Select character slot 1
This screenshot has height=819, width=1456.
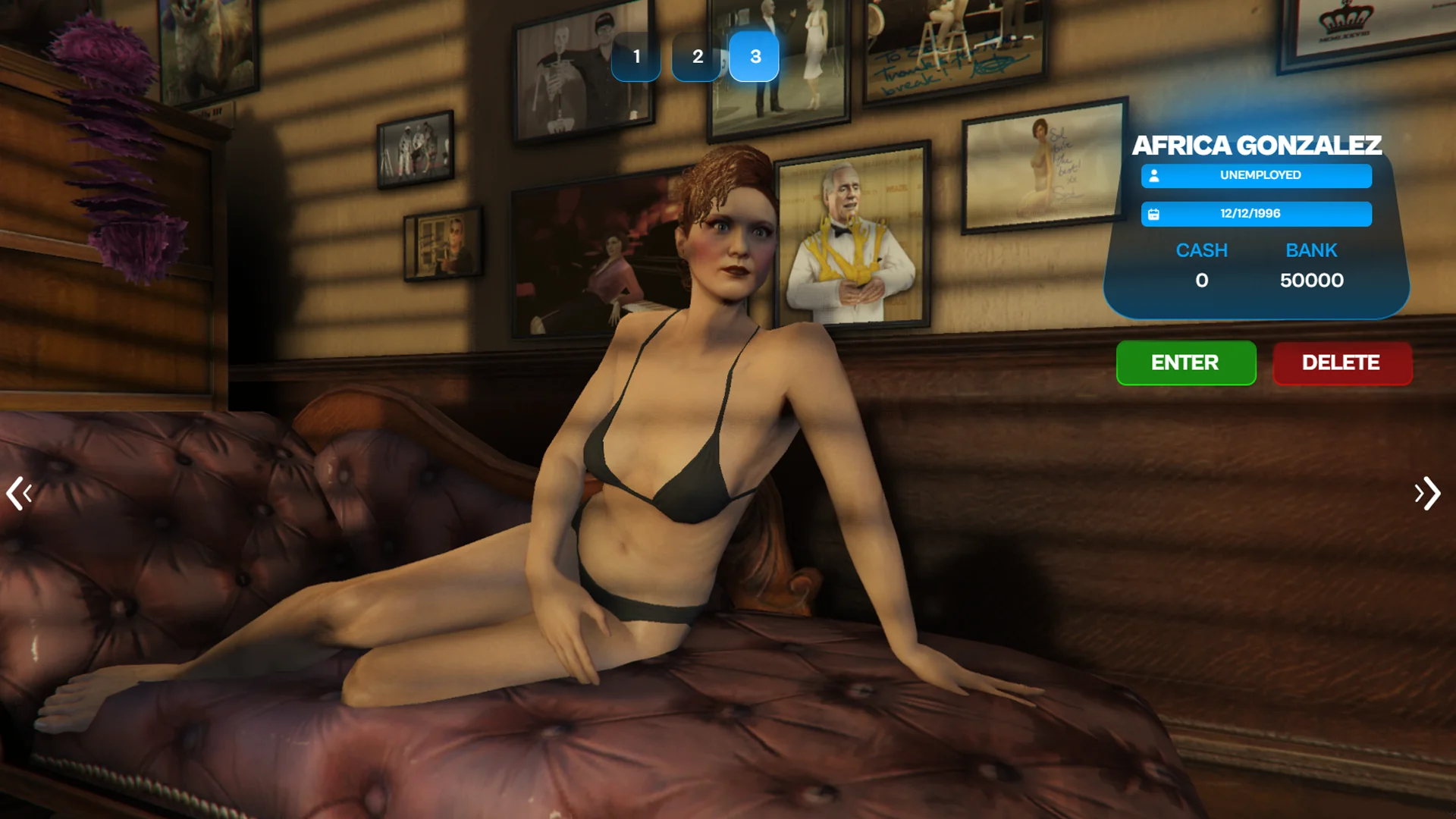click(637, 56)
